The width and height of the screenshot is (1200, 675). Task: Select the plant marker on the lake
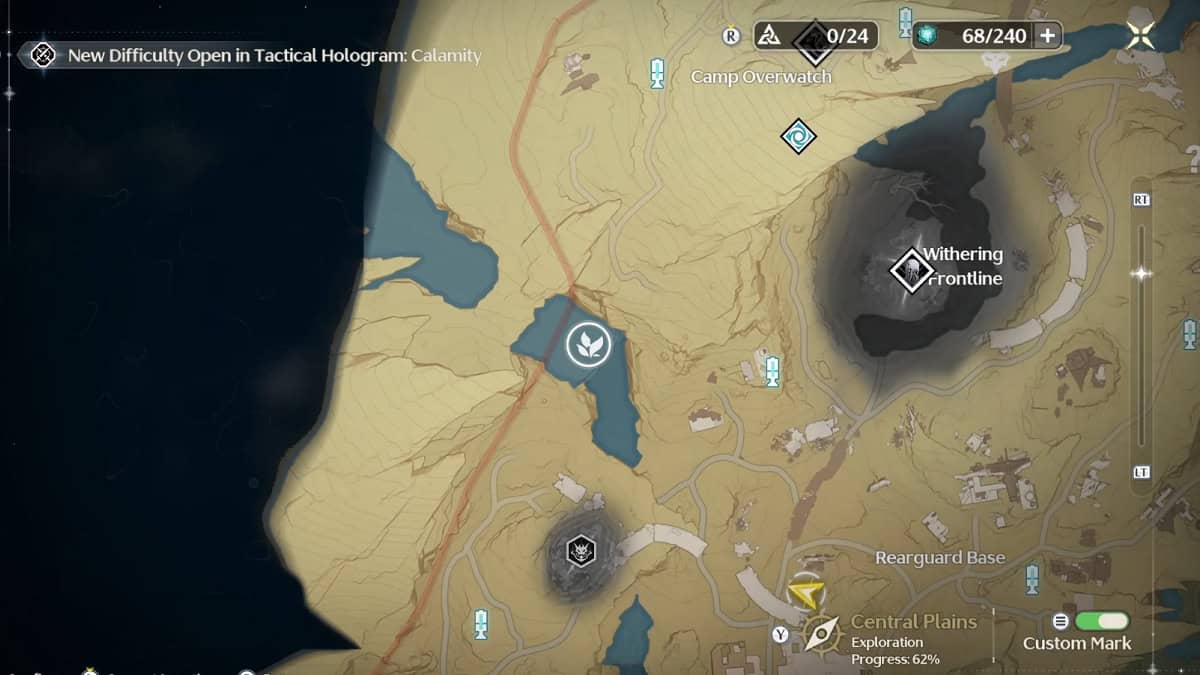pos(587,345)
